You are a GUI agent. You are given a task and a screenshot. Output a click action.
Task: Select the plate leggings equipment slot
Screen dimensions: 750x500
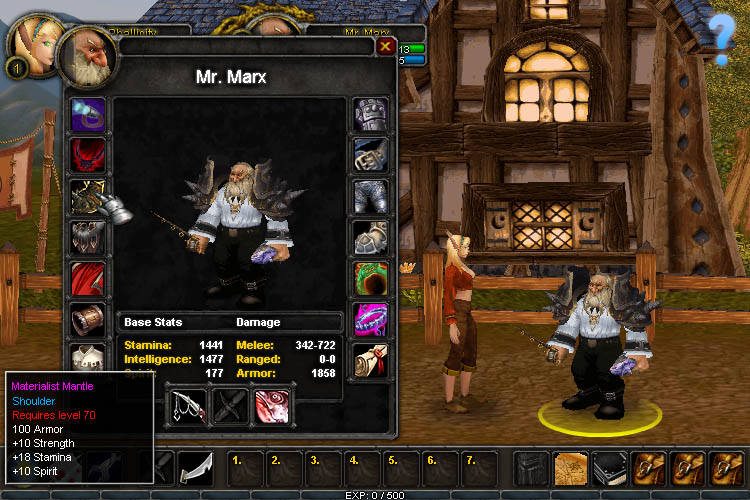click(x=370, y=197)
